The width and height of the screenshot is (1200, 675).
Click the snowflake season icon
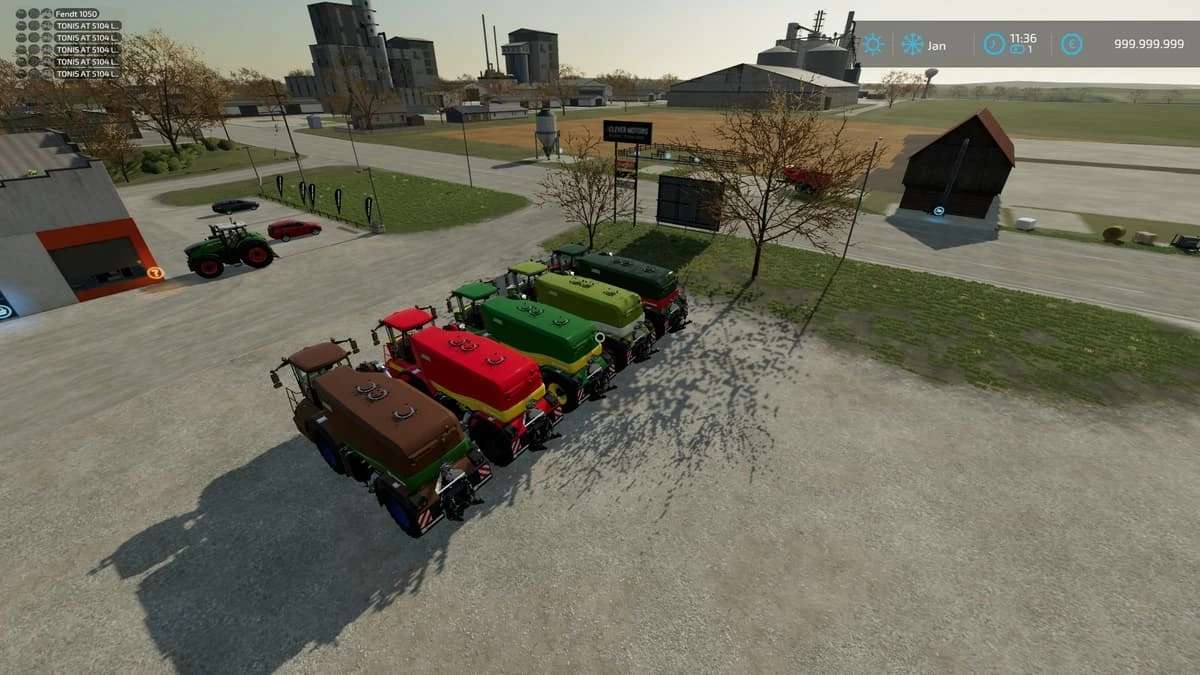tap(912, 44)
